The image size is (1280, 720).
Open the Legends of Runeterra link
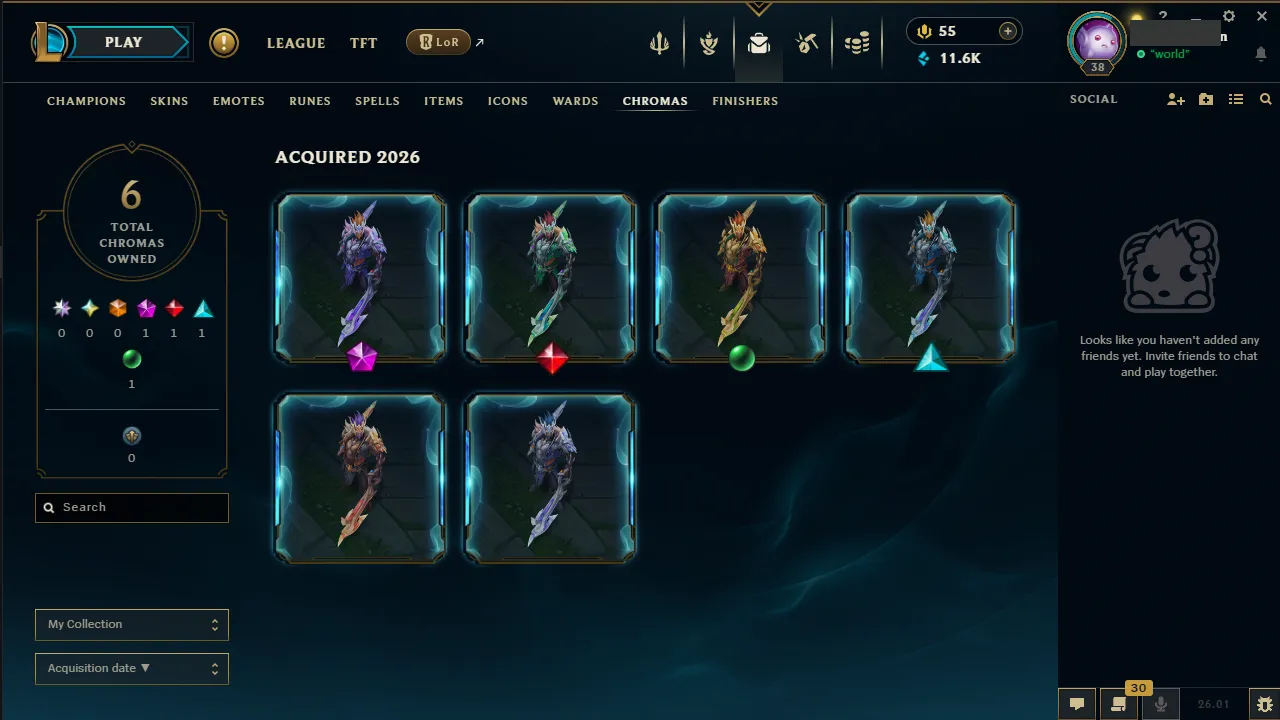438,42
